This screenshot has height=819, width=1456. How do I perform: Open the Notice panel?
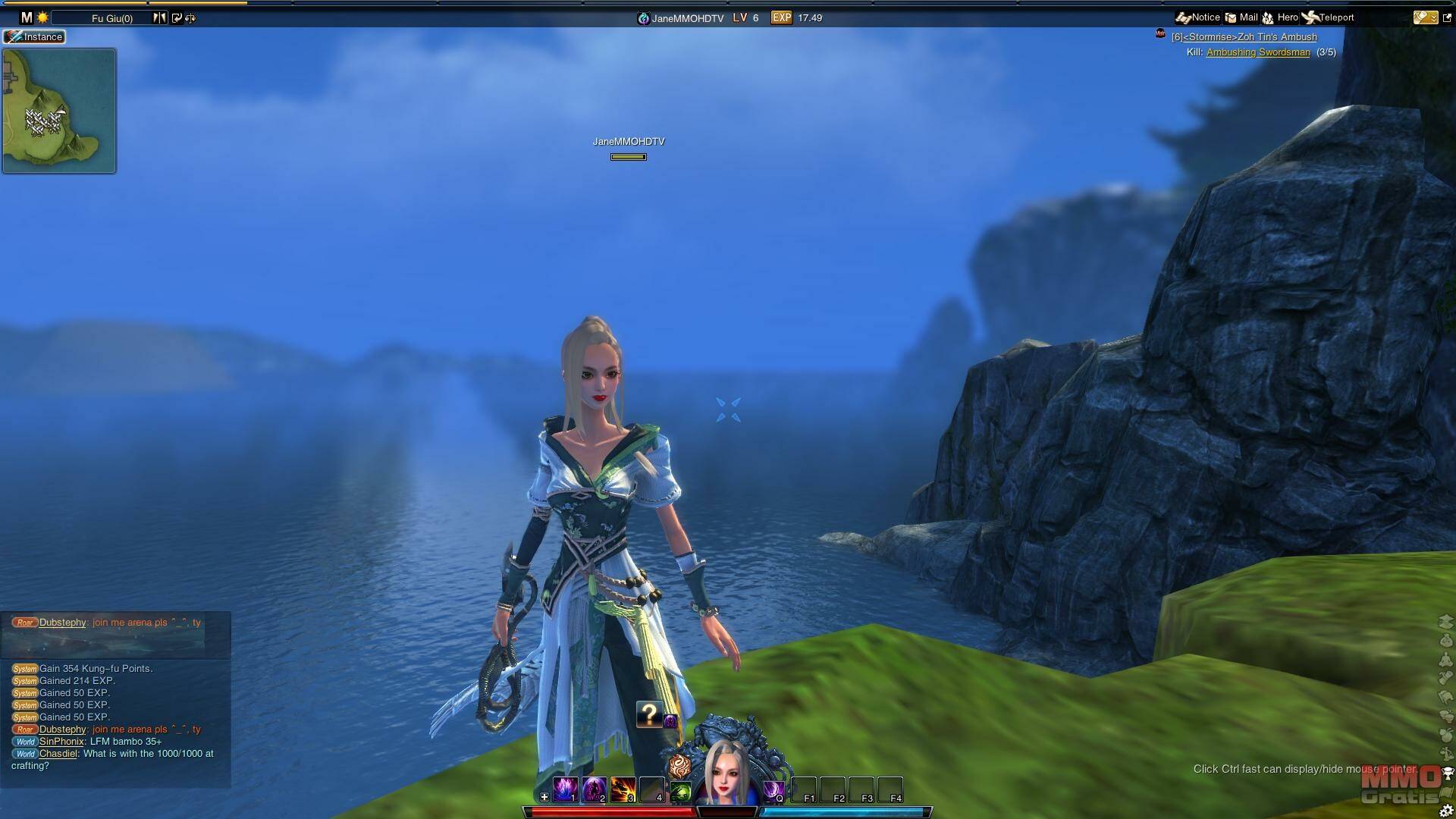[1198, 17]
